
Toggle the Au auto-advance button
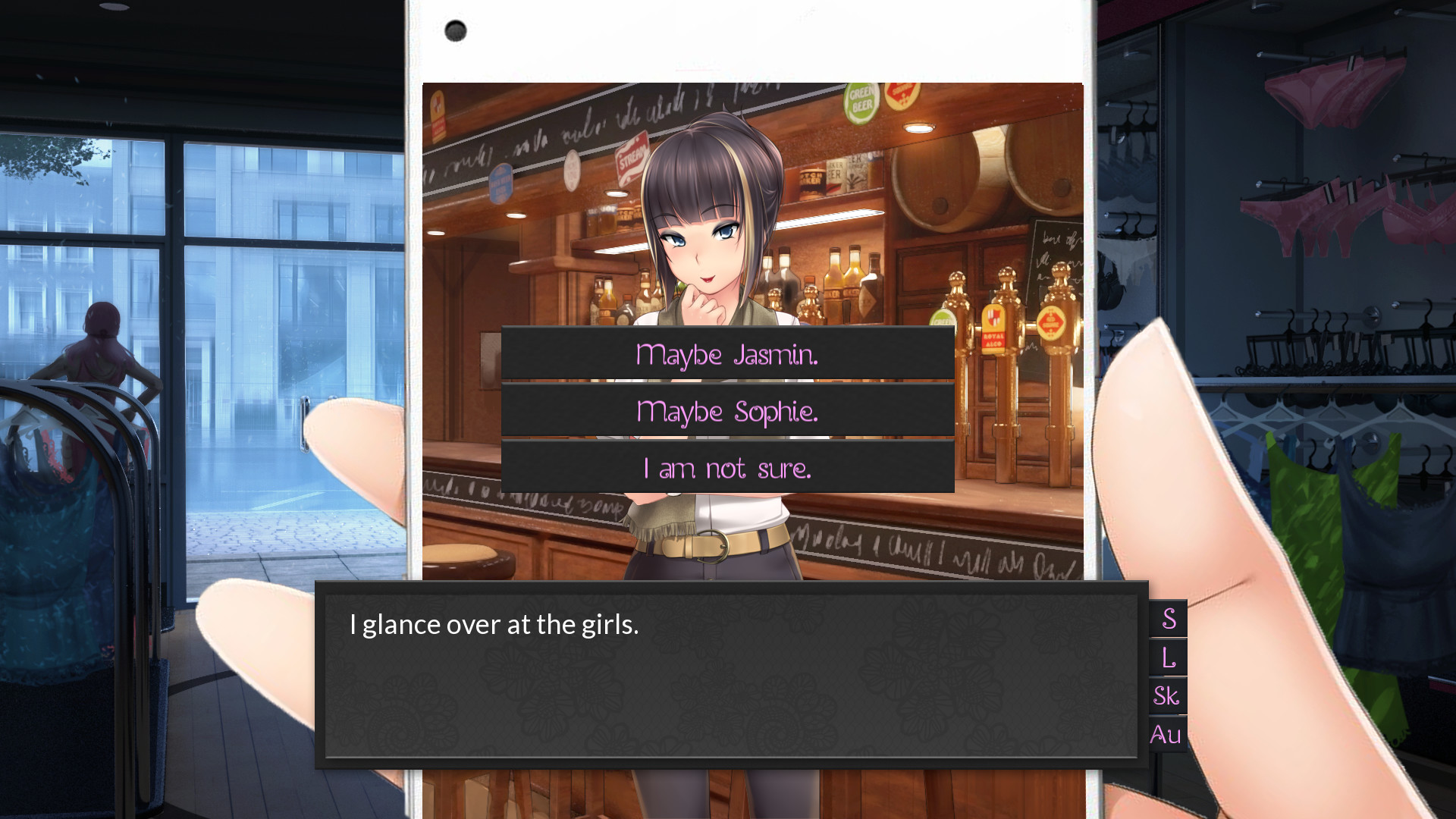click(x=1168, y=734)
